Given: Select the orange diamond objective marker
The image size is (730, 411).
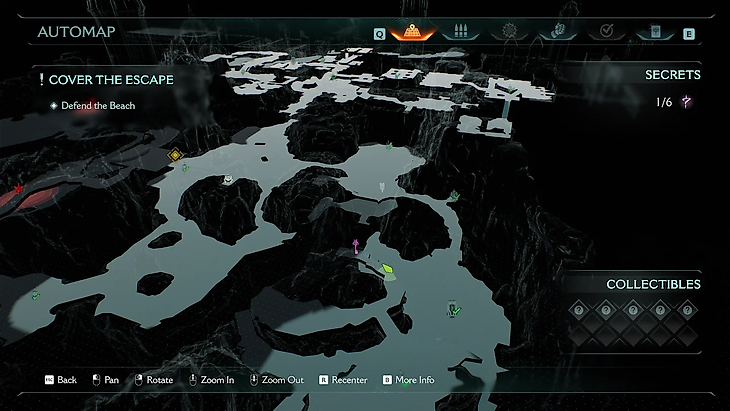Looking at the screenshot, I should (175, 154).
